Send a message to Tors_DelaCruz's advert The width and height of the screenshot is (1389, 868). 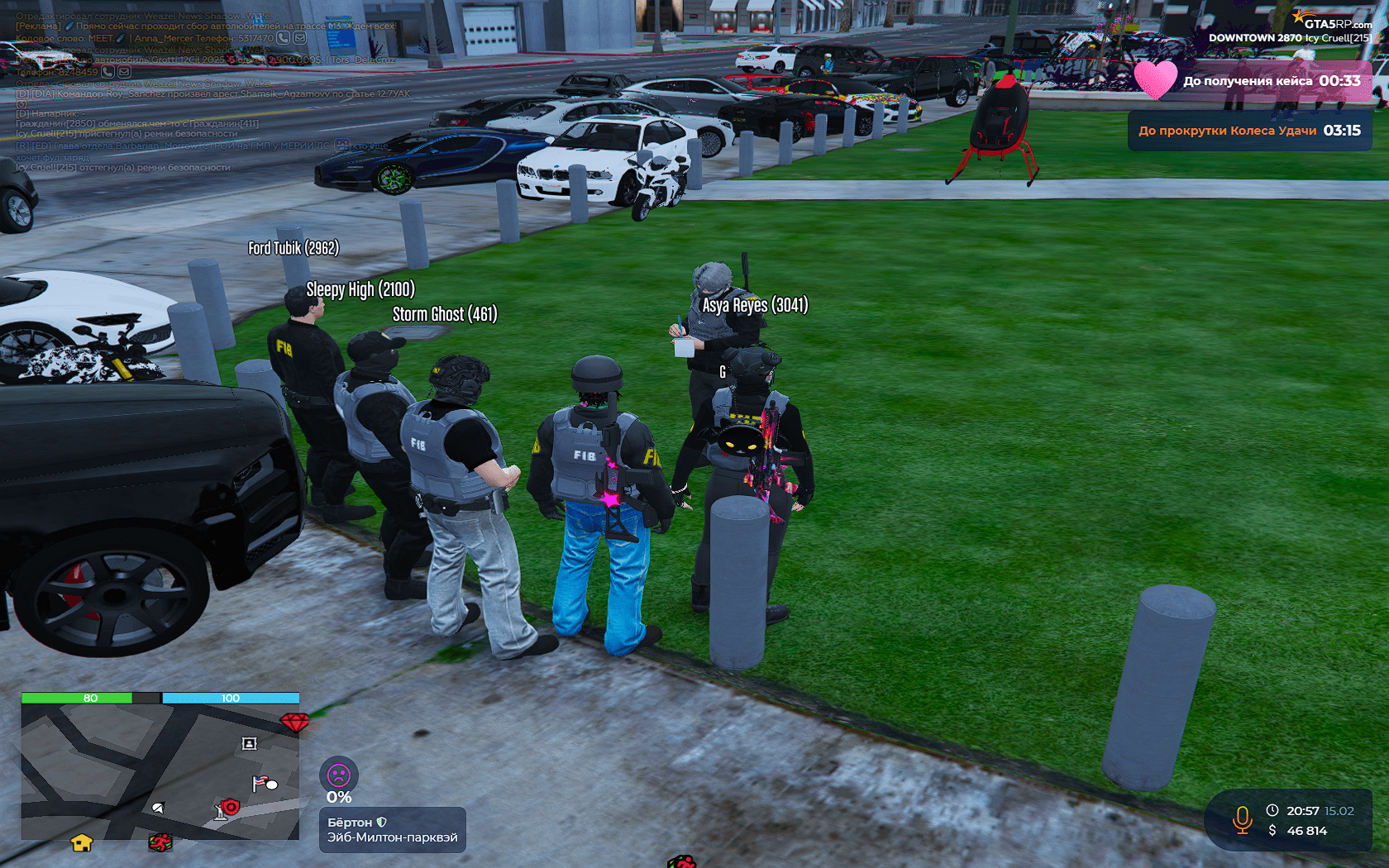click(124, 72)
